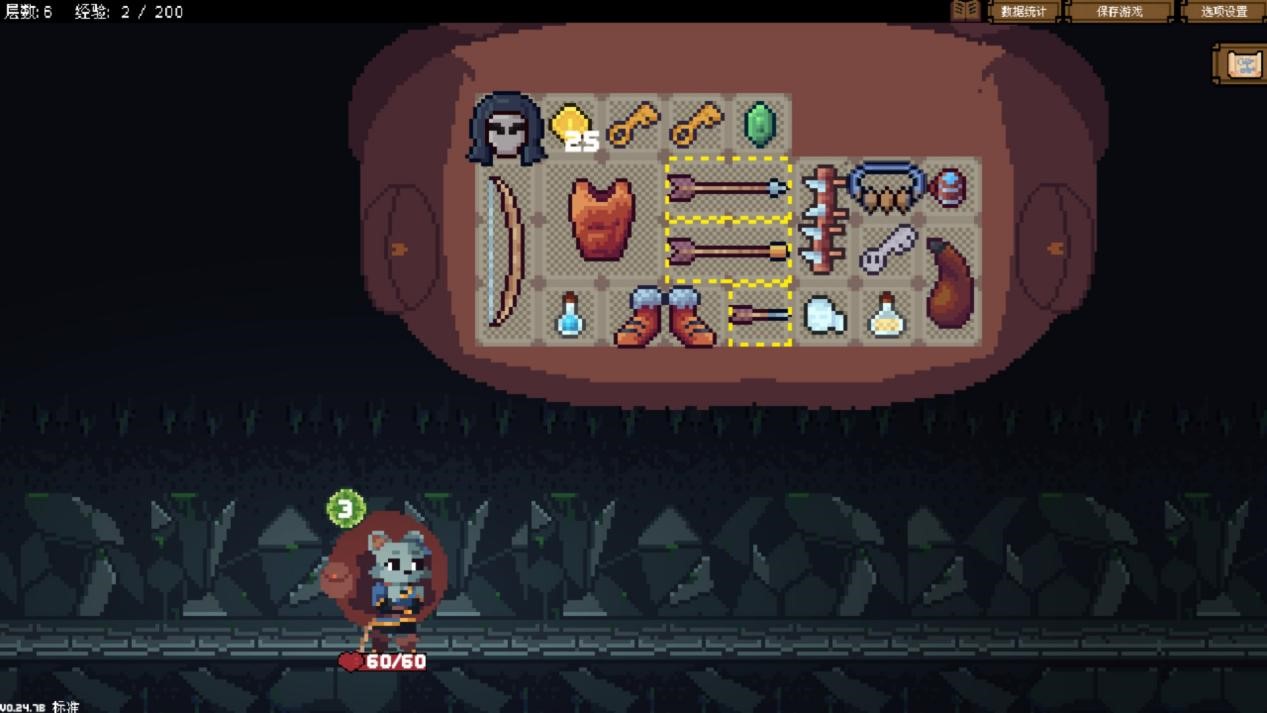Select the blue potion bottle

coord(570,315)
